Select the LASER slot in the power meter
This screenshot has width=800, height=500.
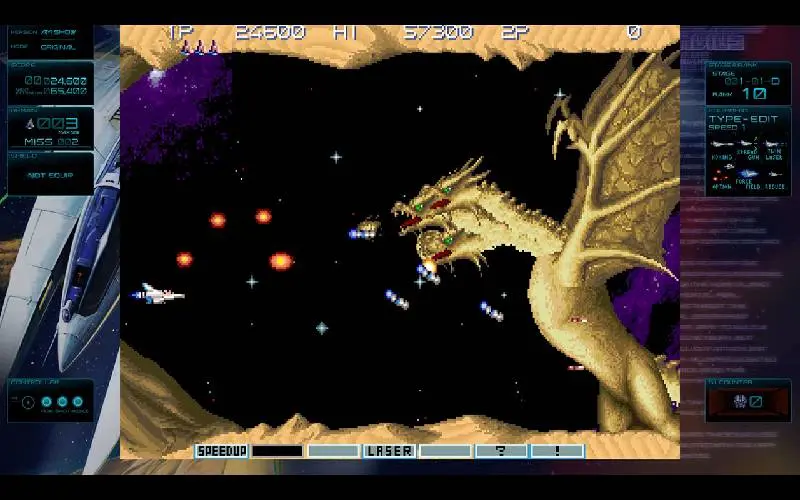click(x=389, y=451)
